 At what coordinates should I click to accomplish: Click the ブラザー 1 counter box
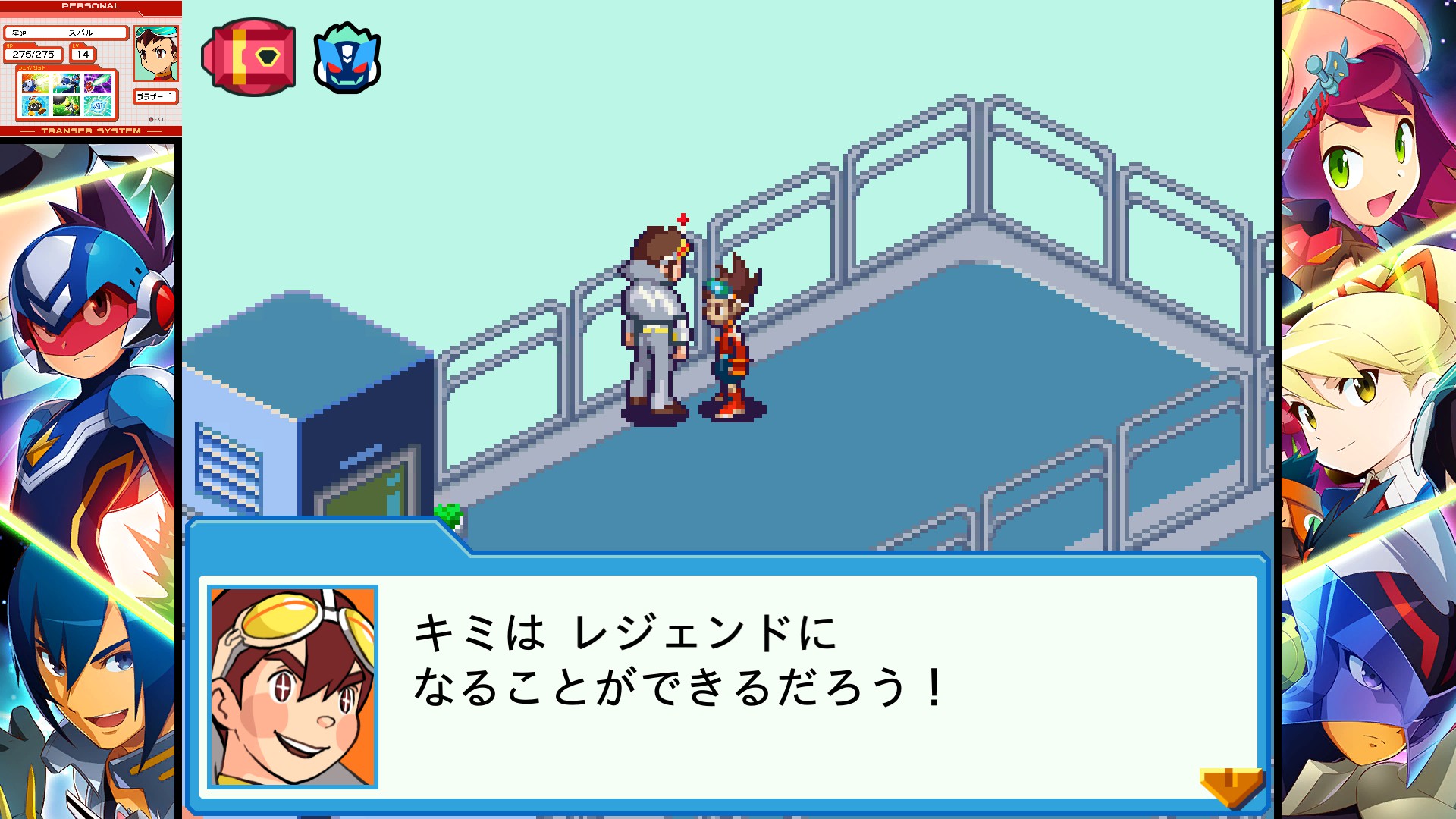(157, 97)
